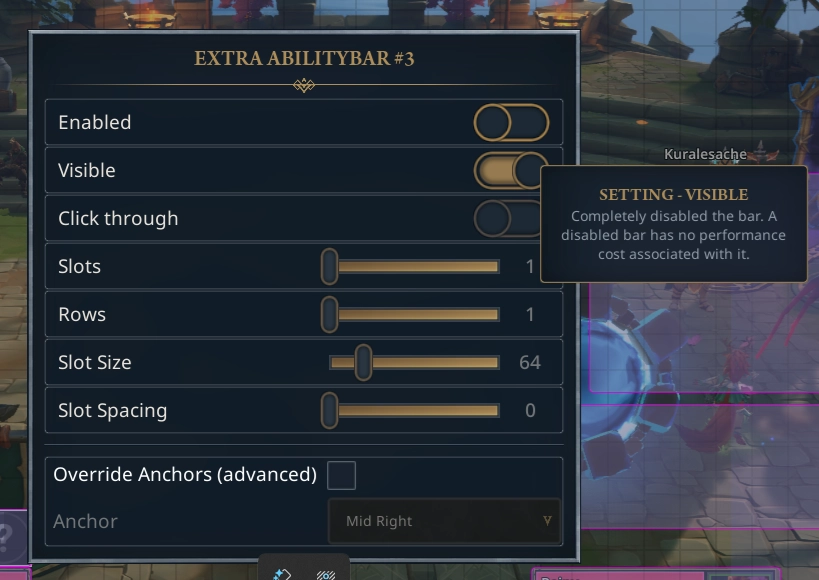Toggle the Enabled switch
This screenshot has height=580, width=819.
pos(511,123)
